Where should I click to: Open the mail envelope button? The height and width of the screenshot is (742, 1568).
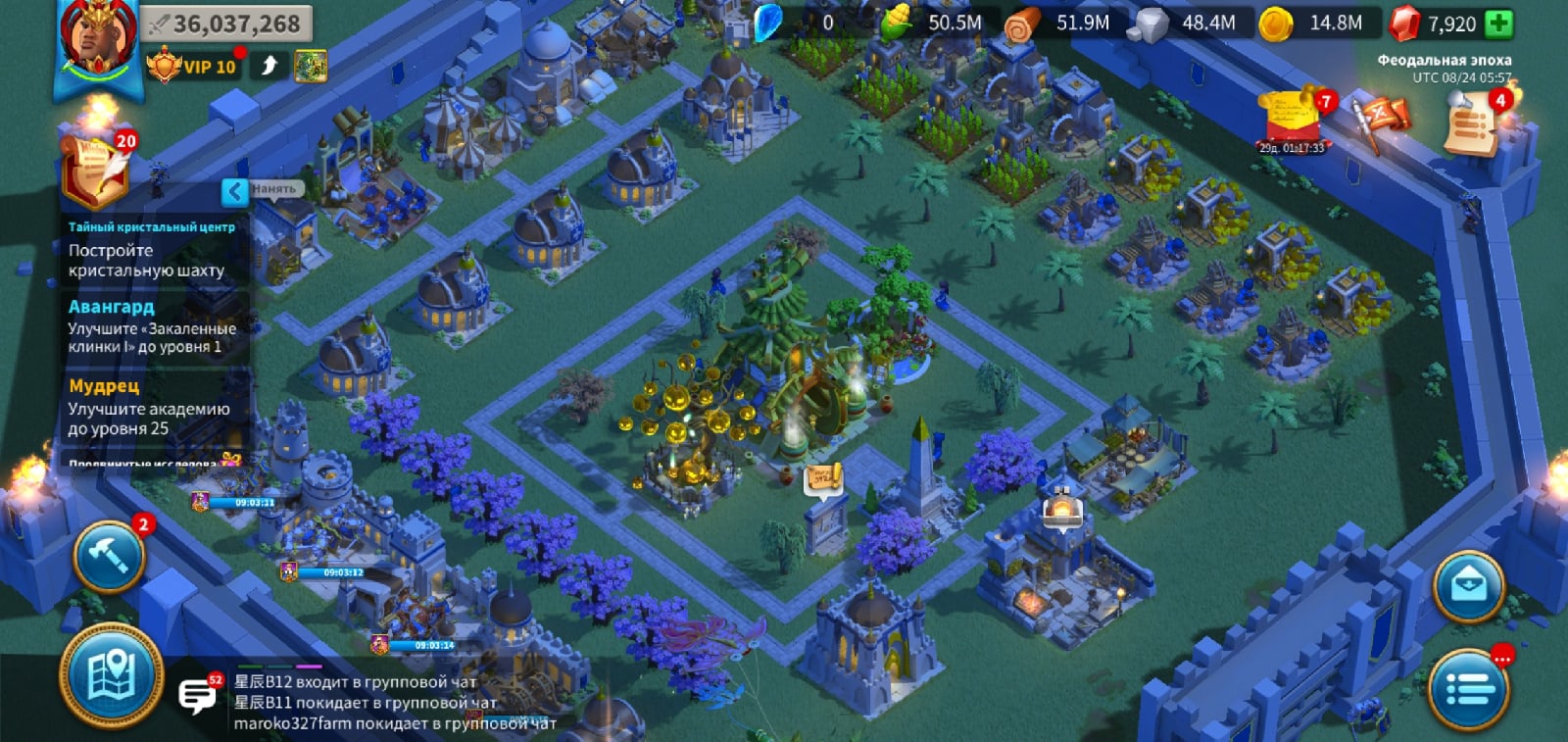(1468, 587)
